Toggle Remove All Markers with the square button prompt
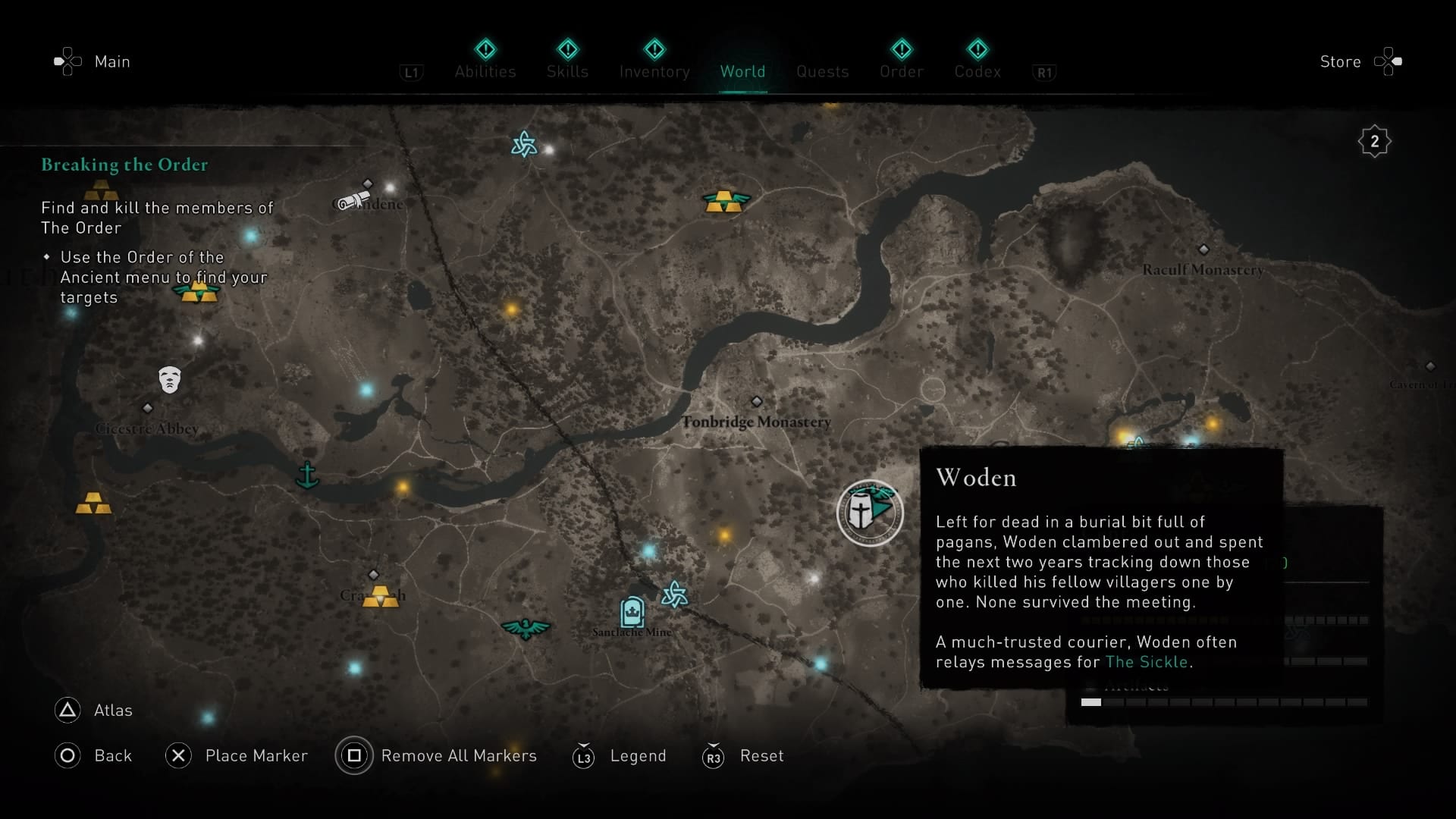Viewport: 1456px width, 819px height. [354, 756]
